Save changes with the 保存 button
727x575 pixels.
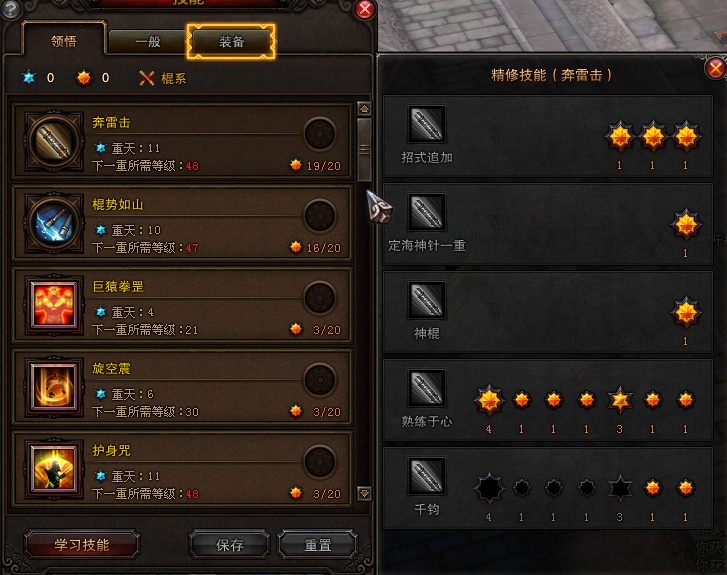230,546
